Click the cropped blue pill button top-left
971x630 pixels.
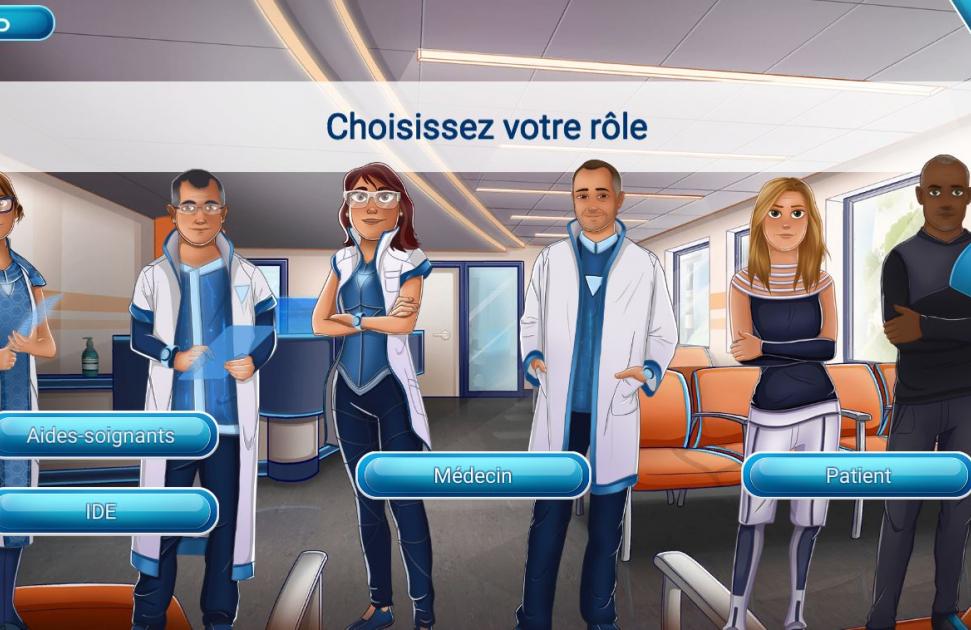pyautogui.click(x=24, y=23)
